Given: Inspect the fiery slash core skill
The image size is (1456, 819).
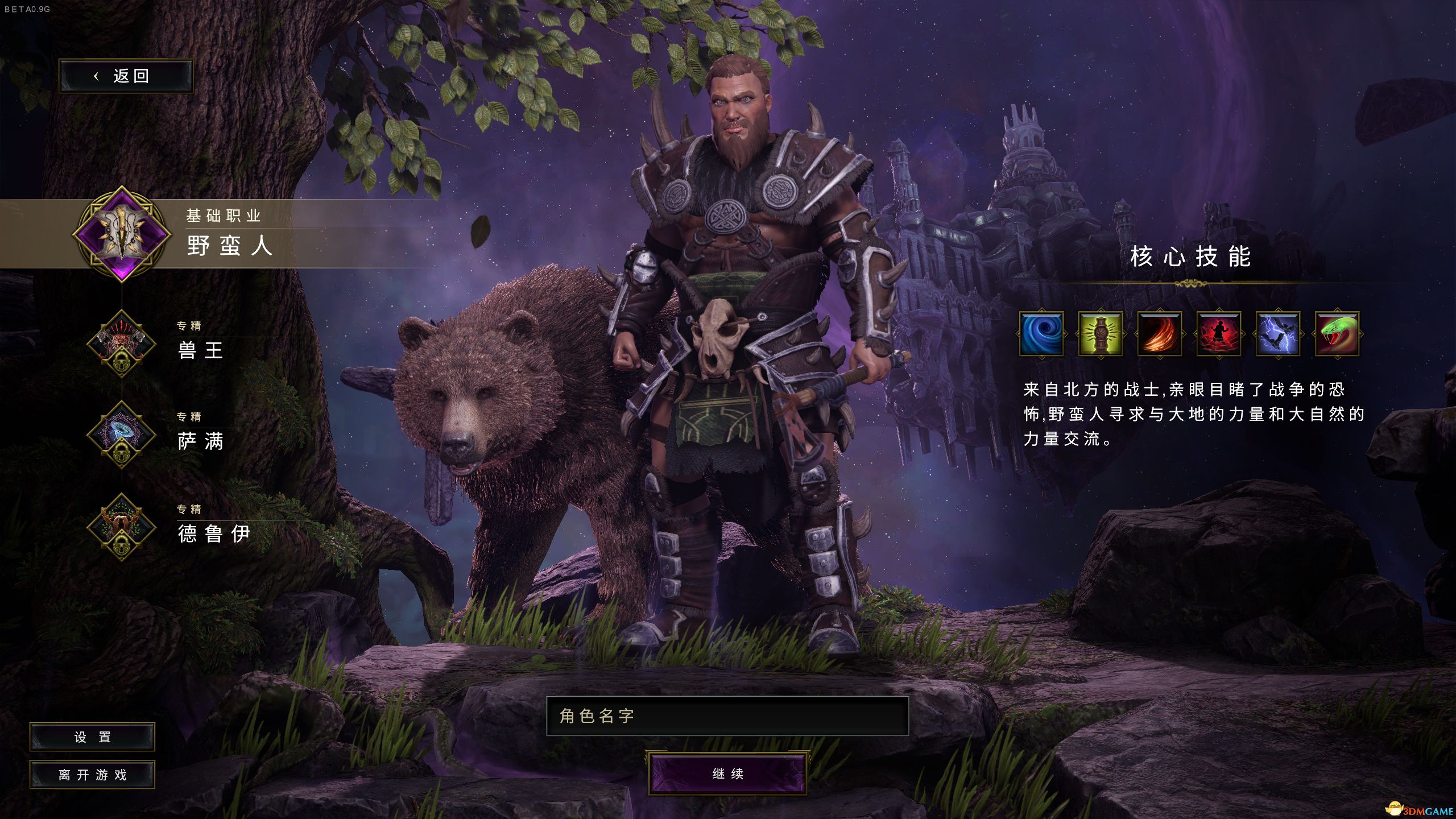Looking at the screenshot, I should [x=1159, y=334].
